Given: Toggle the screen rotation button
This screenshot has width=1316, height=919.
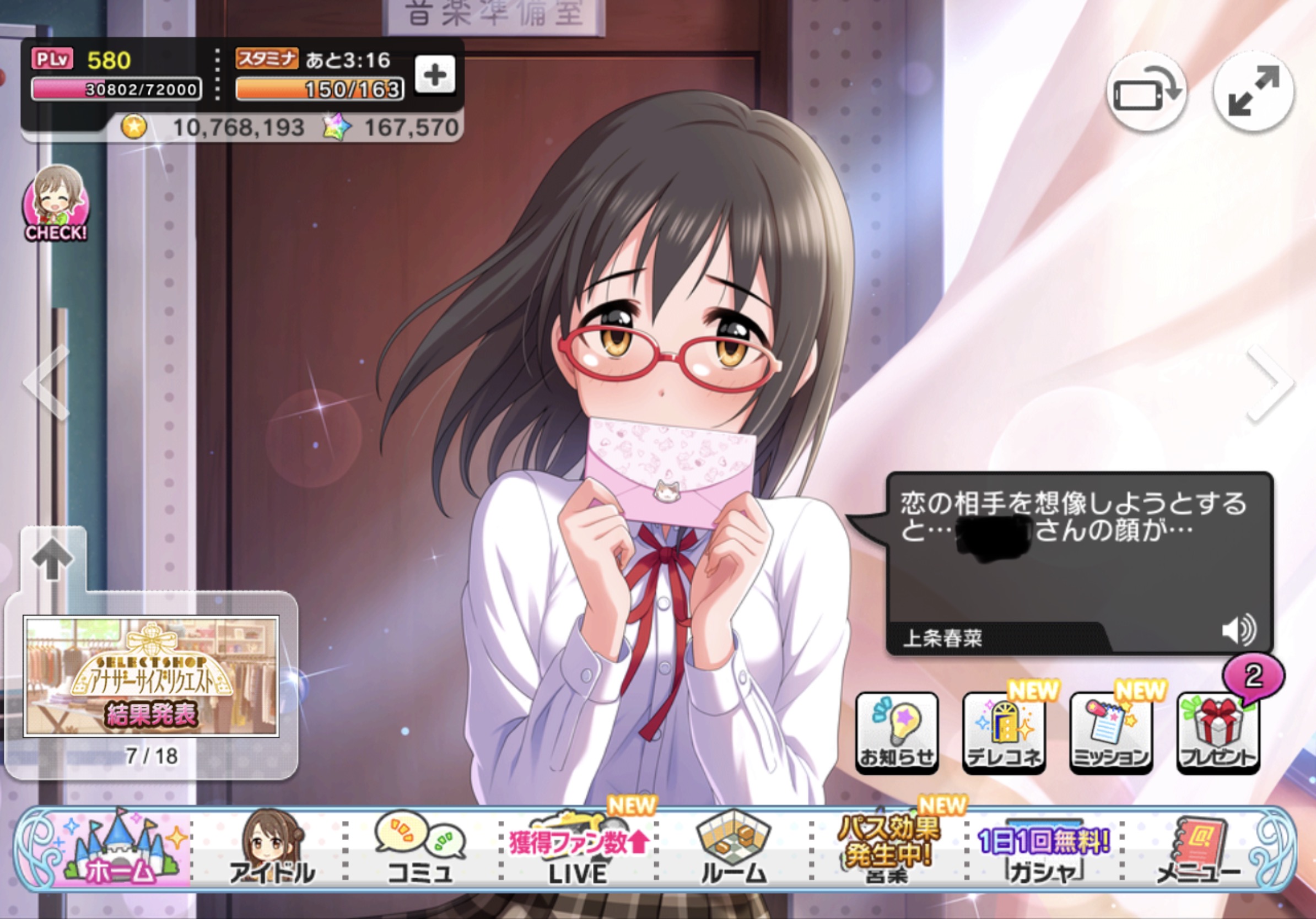Looking at the screenshot, I should coord(1146,91).
